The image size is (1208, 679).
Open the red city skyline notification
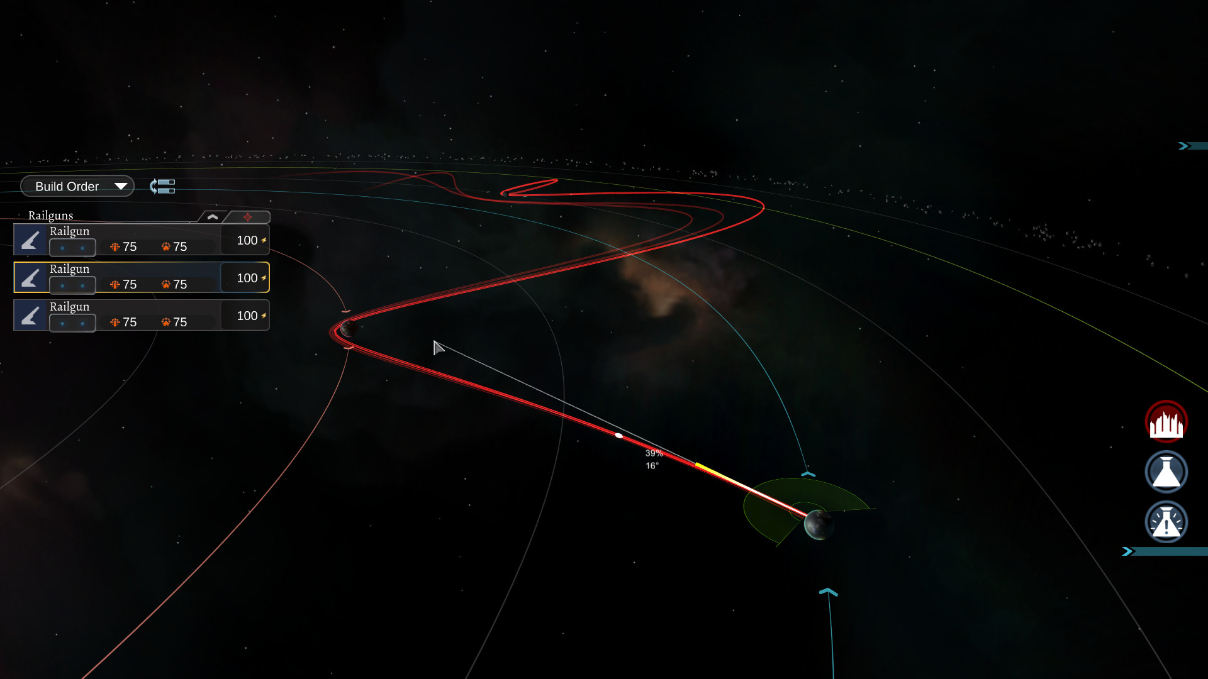pyautogui.click(x=1166, y=422)
